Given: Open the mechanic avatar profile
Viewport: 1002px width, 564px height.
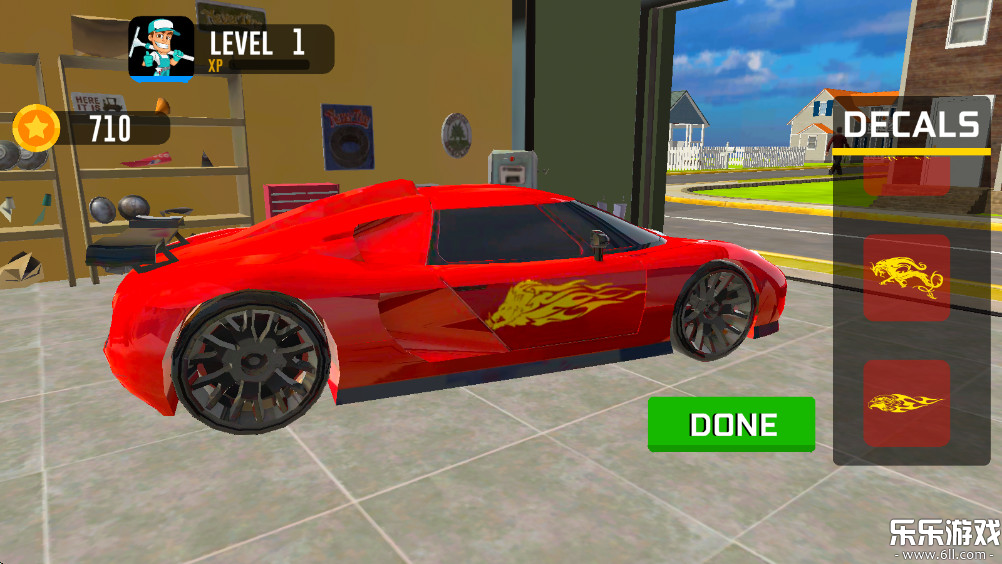Looking at the screenshot, I should (161, 49).
